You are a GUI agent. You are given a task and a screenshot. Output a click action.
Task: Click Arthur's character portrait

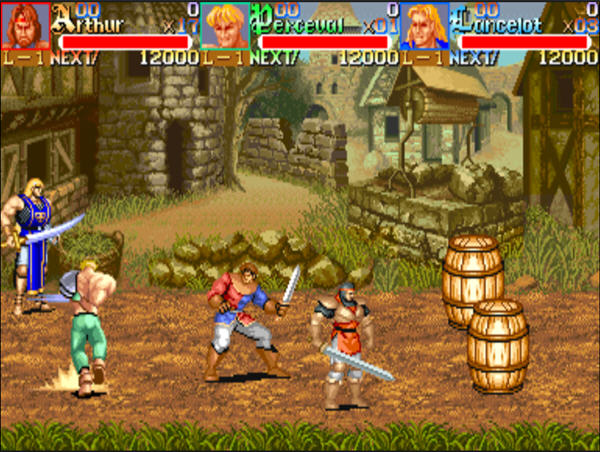coord(25,26)
